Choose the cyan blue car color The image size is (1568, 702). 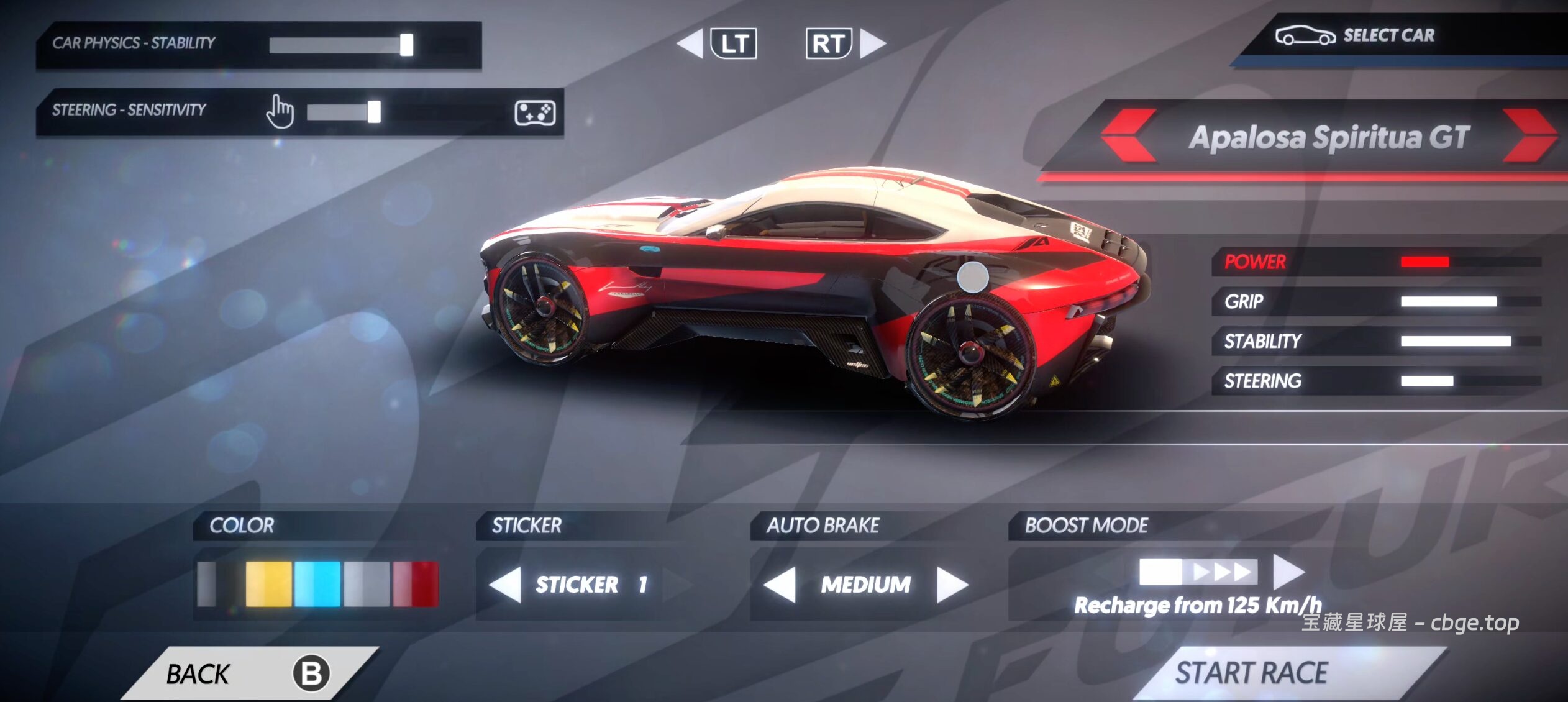[x=317, y=584]
